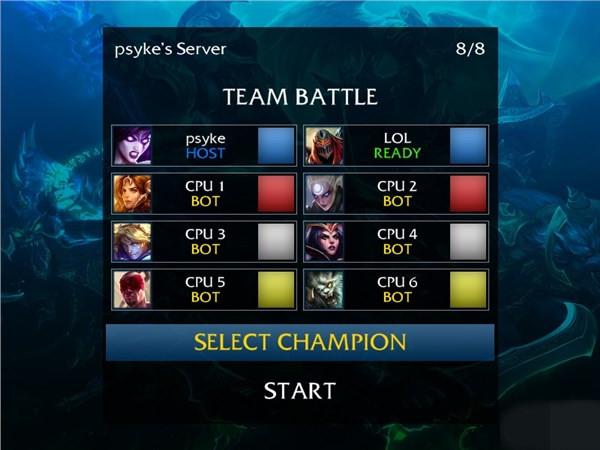This screenshot has height=450, width=600.
Task: Toggle CPU 4's white team swatch
Action: point(468,241)
